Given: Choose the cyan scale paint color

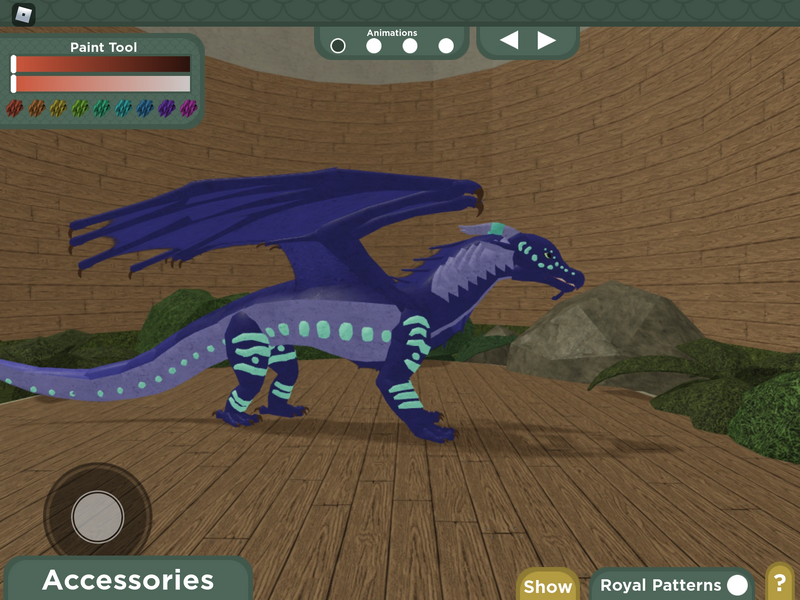Looking at the screenshot, I should tap(124, 108).
